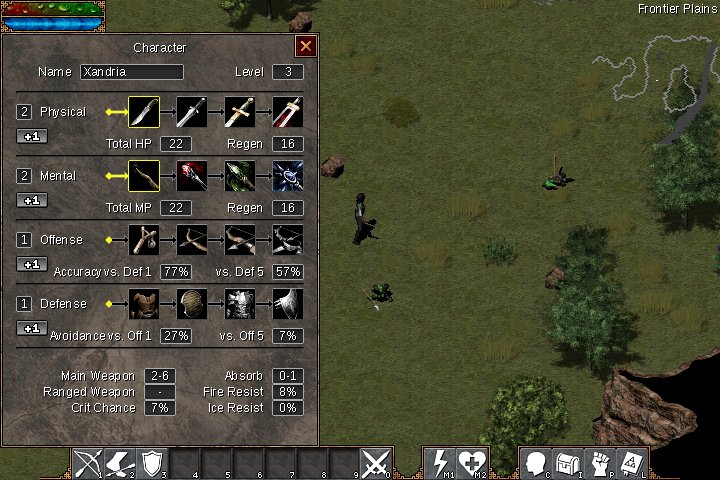Increase the Mental attribute by one
The height and width of the screenshot is (480, 720).
tap(32, 200)
